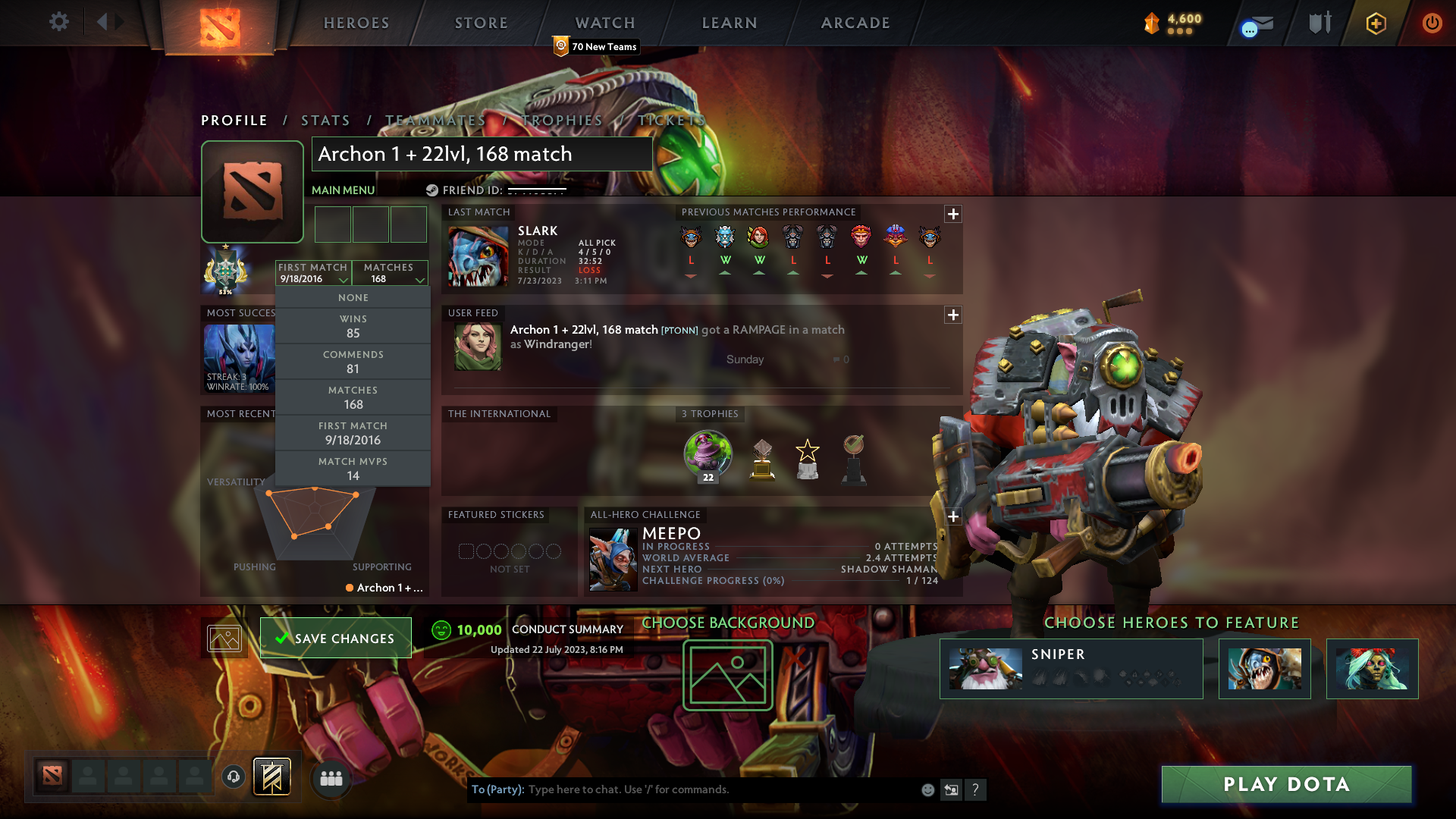Click the power/disconnect icon top right
1456x819 pixels.
coord(1432,24)
